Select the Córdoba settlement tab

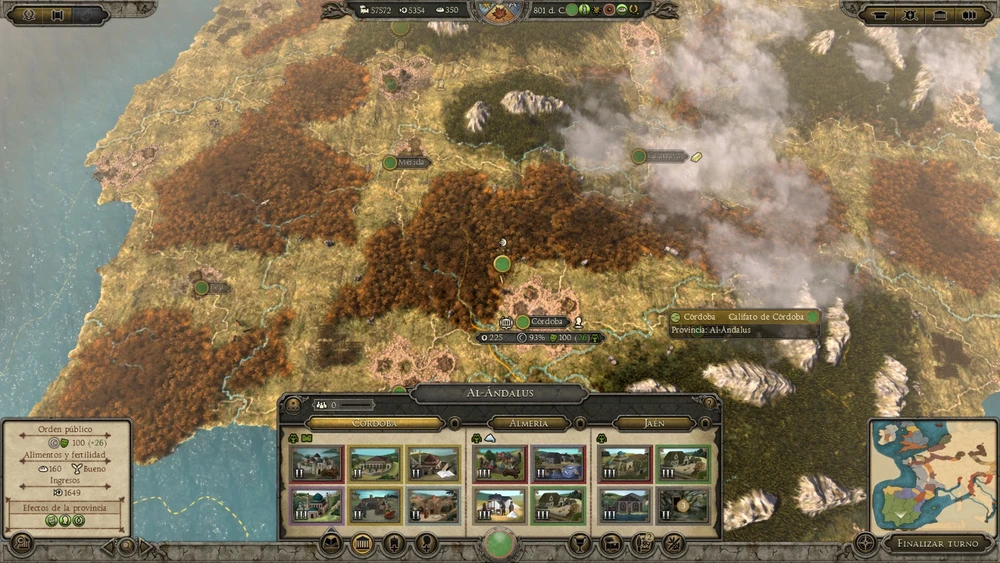click(375, 423)
